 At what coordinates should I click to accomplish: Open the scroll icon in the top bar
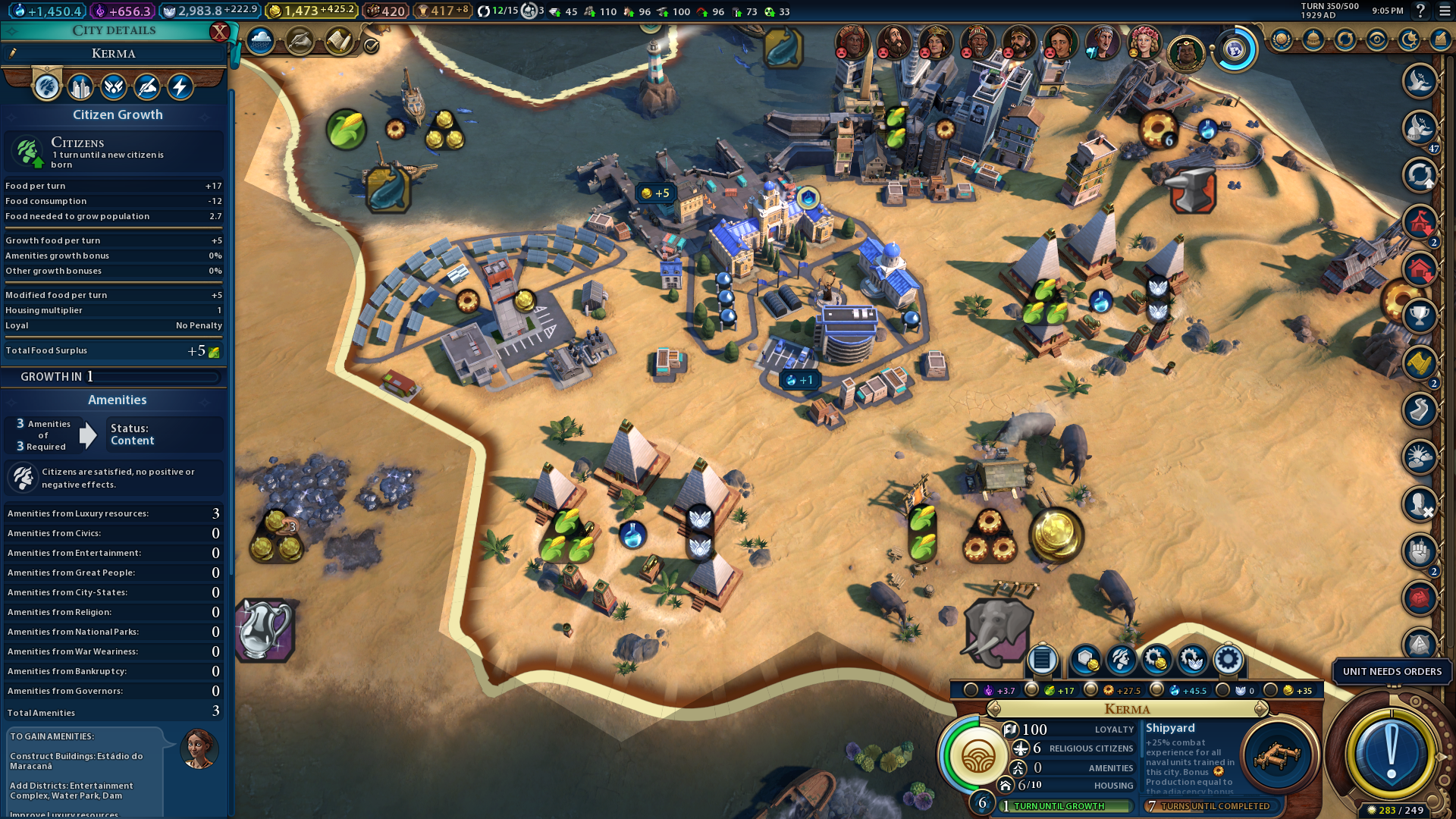(339, 41)
